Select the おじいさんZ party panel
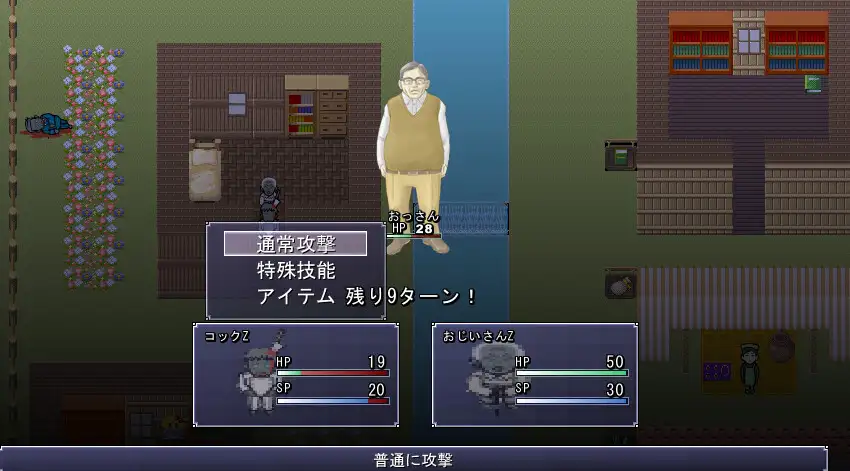 535,374
